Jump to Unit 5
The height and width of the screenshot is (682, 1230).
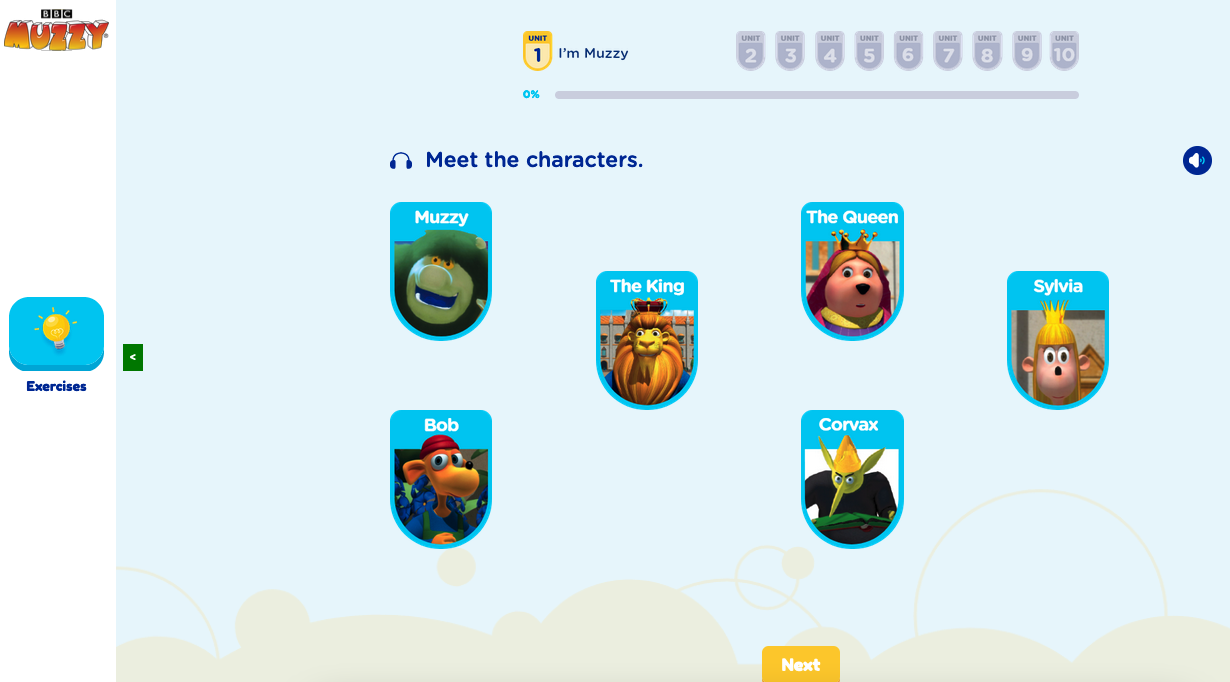point(869,51)
